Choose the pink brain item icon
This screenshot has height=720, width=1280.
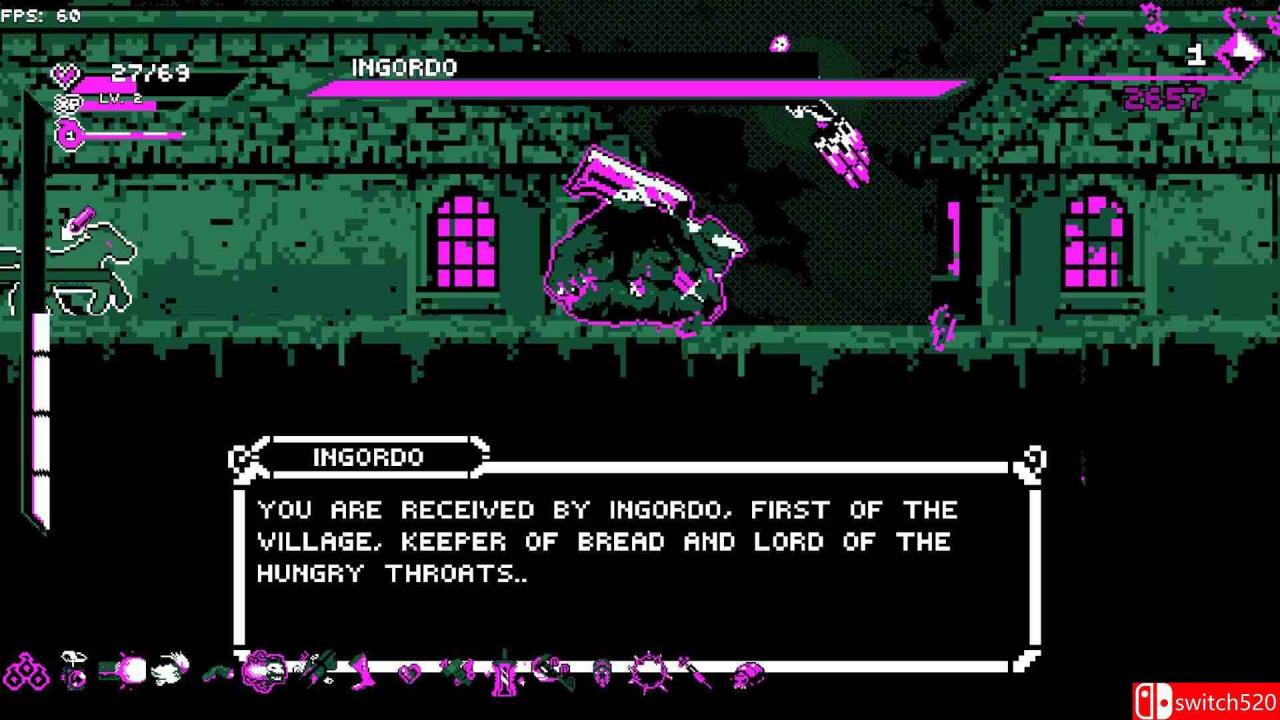pos(747,674)
